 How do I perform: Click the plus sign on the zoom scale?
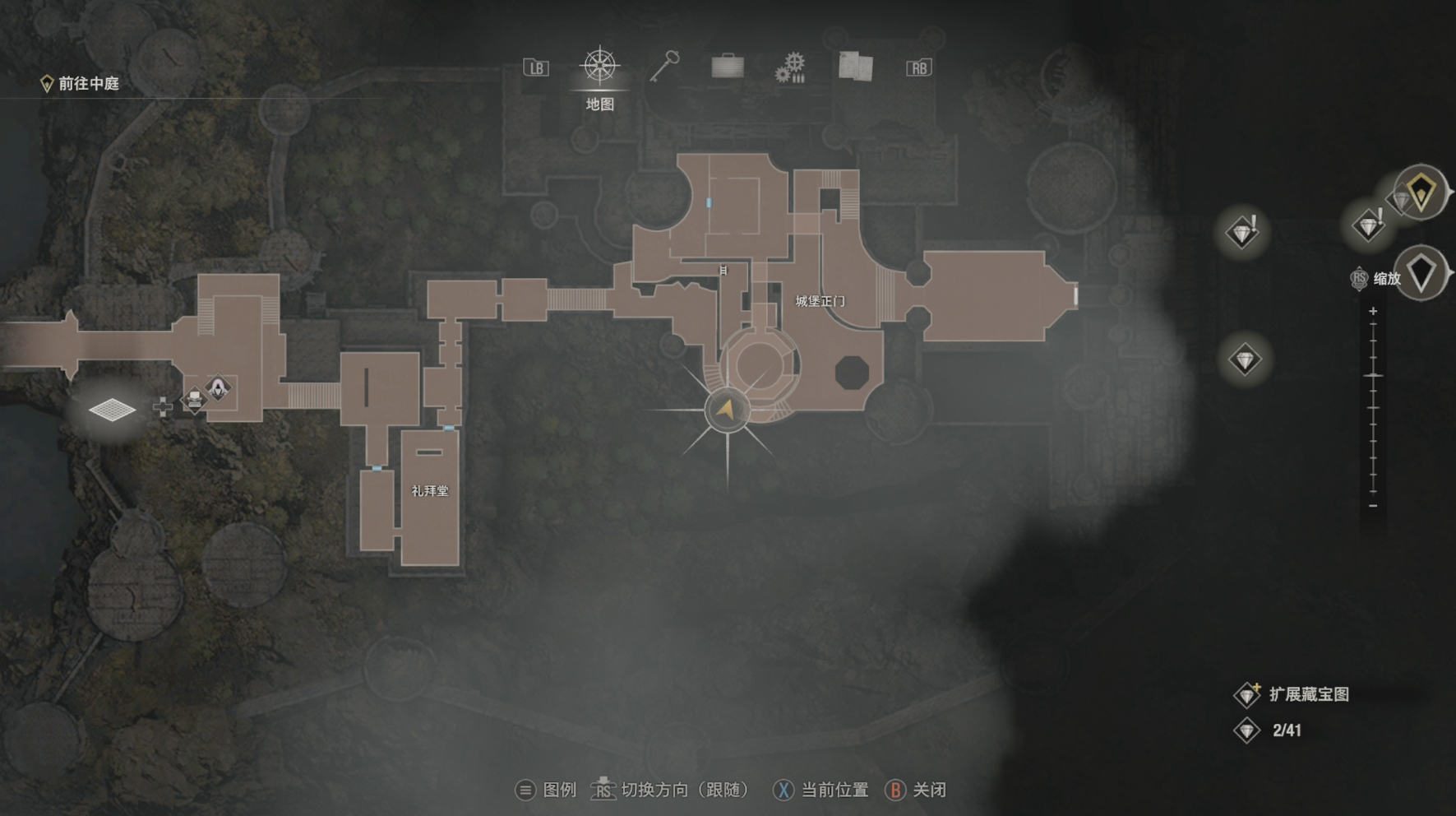(x=1373, y=312)
